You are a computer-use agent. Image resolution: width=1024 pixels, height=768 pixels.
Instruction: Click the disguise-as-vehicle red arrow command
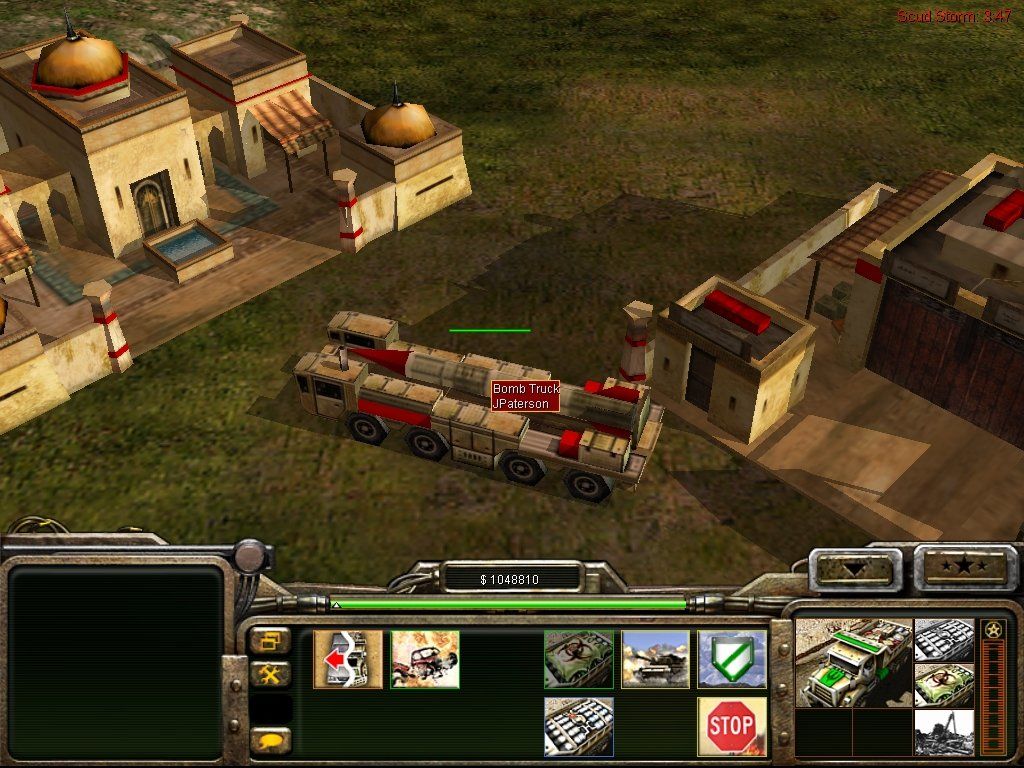click(348, 659)
